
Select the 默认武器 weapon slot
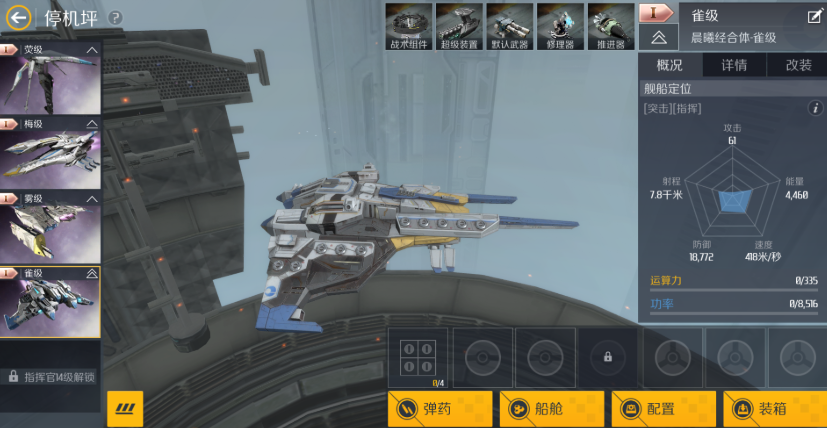(x=510, y=26)
